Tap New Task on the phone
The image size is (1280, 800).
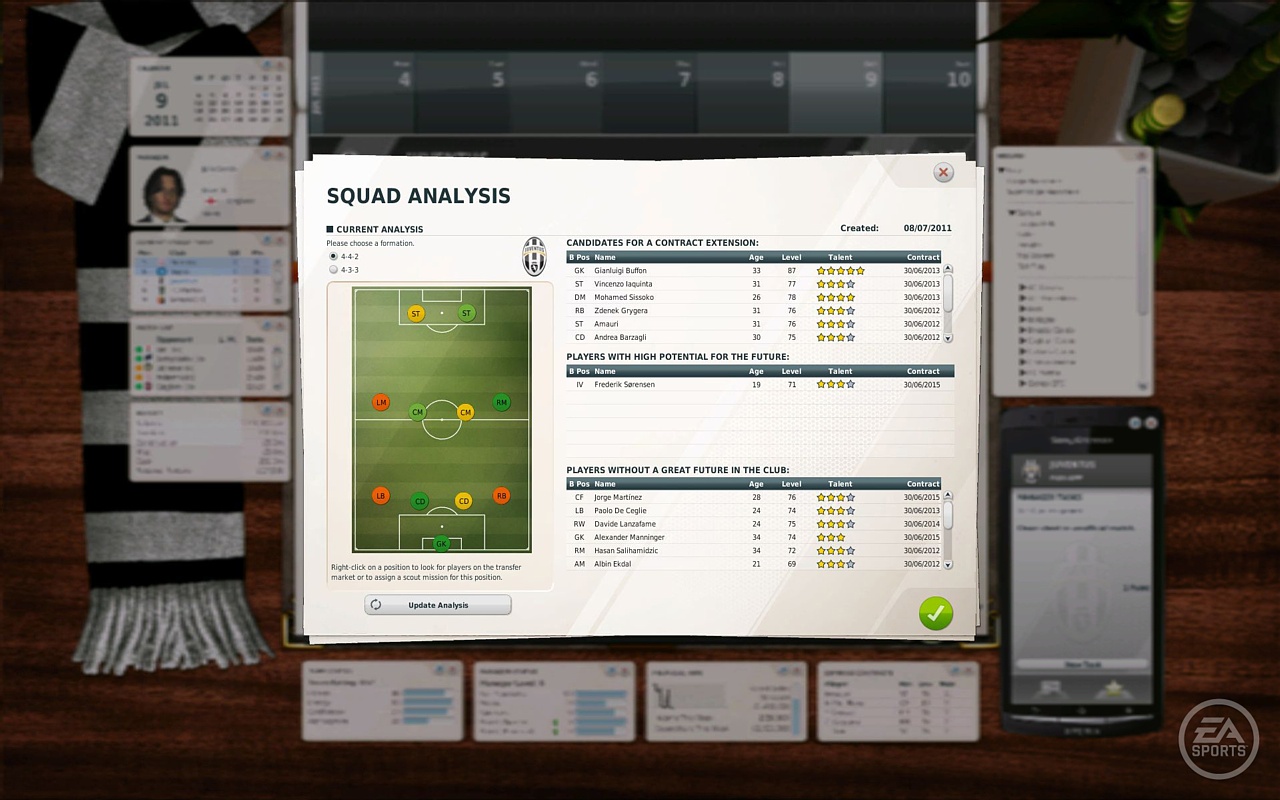click(x=1085, y=663)
